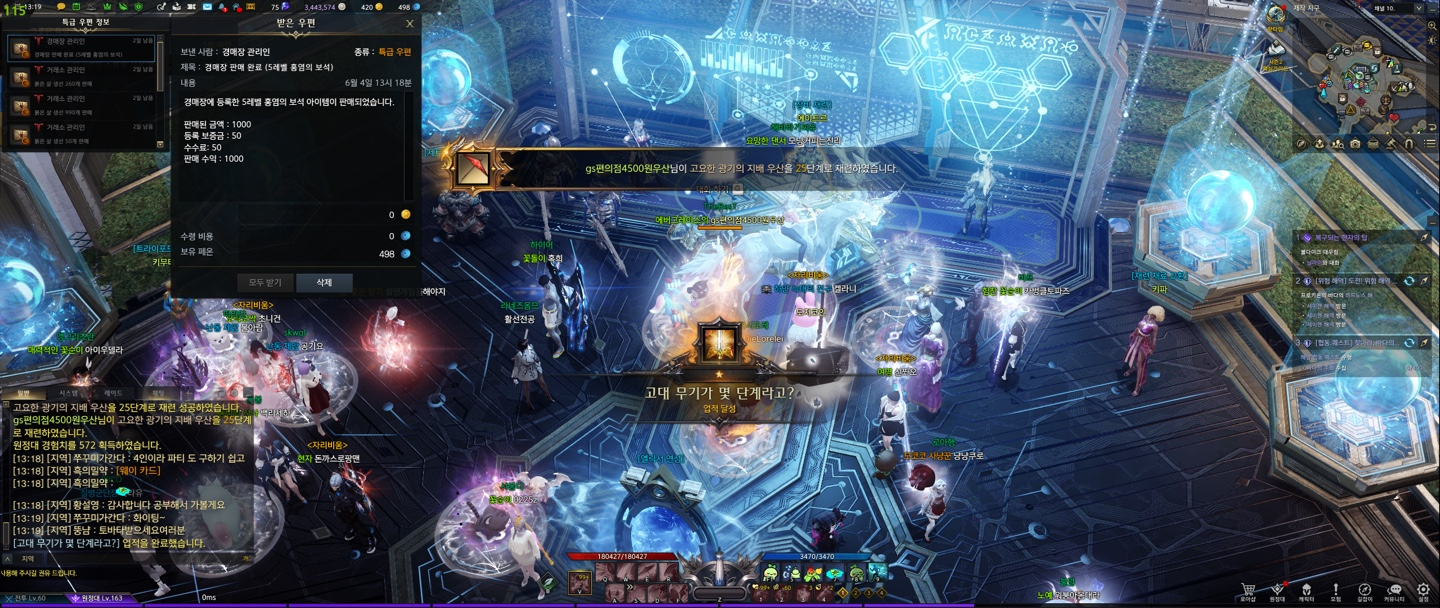
Task: Open the 설정 settings gear
Action: coord(1423,590)
